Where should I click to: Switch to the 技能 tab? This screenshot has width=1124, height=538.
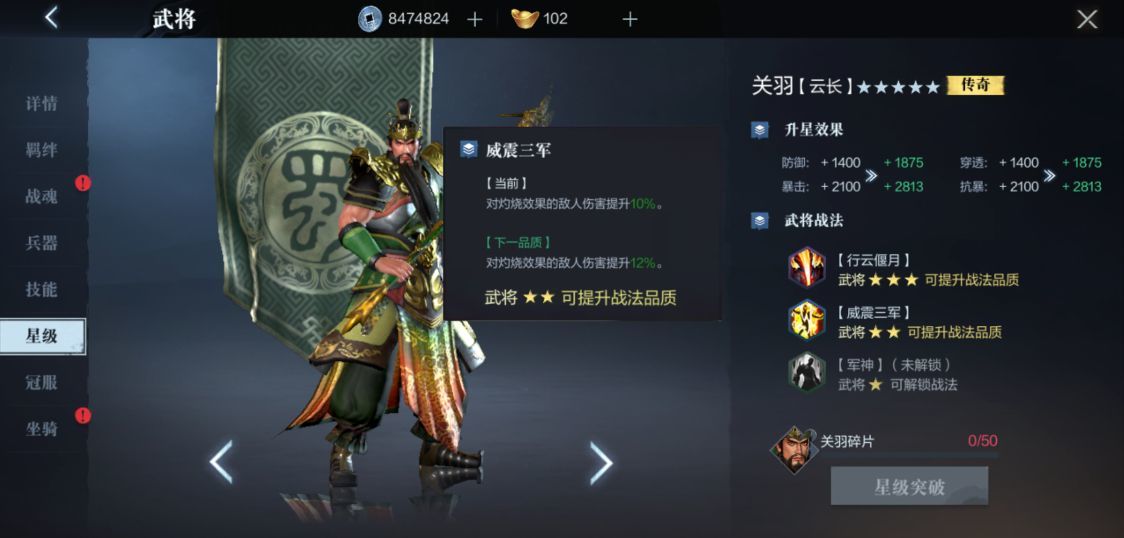click(42, 290)
